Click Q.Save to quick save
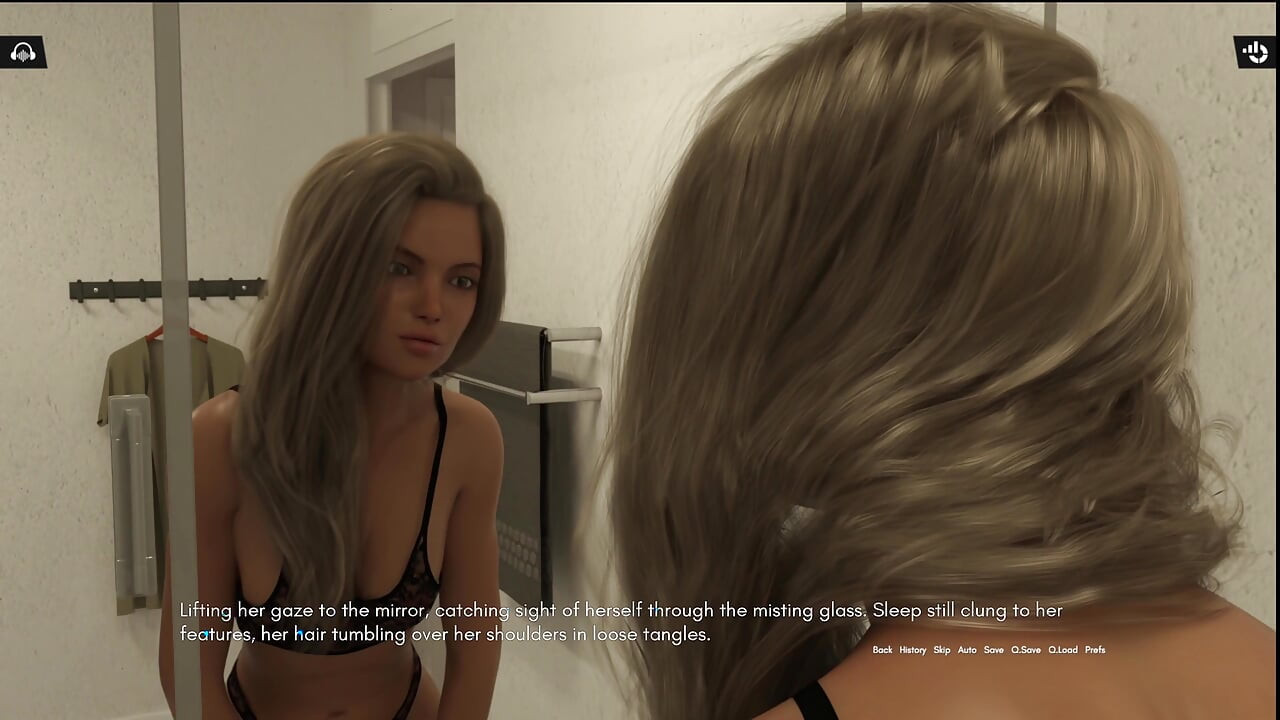The width and height of the screenshot is (1280, 720). click(1026, 650)
